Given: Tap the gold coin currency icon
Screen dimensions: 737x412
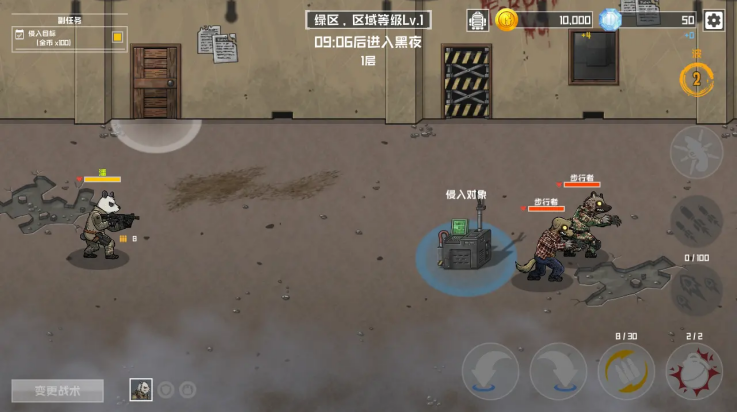Looking at the screenshot, I should click(x=506, y=20).
